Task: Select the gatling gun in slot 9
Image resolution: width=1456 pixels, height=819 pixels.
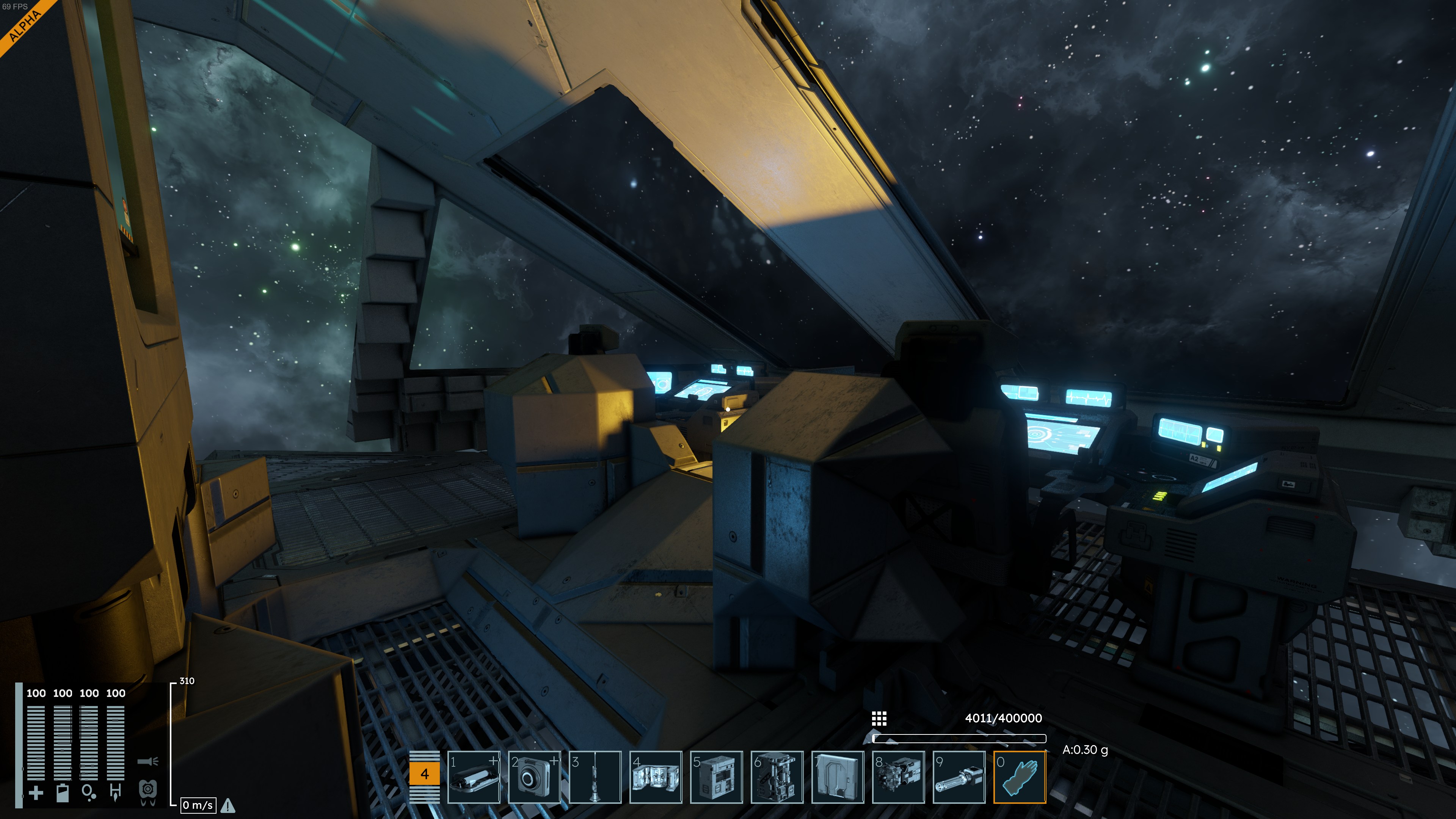Action: point(959,777)
